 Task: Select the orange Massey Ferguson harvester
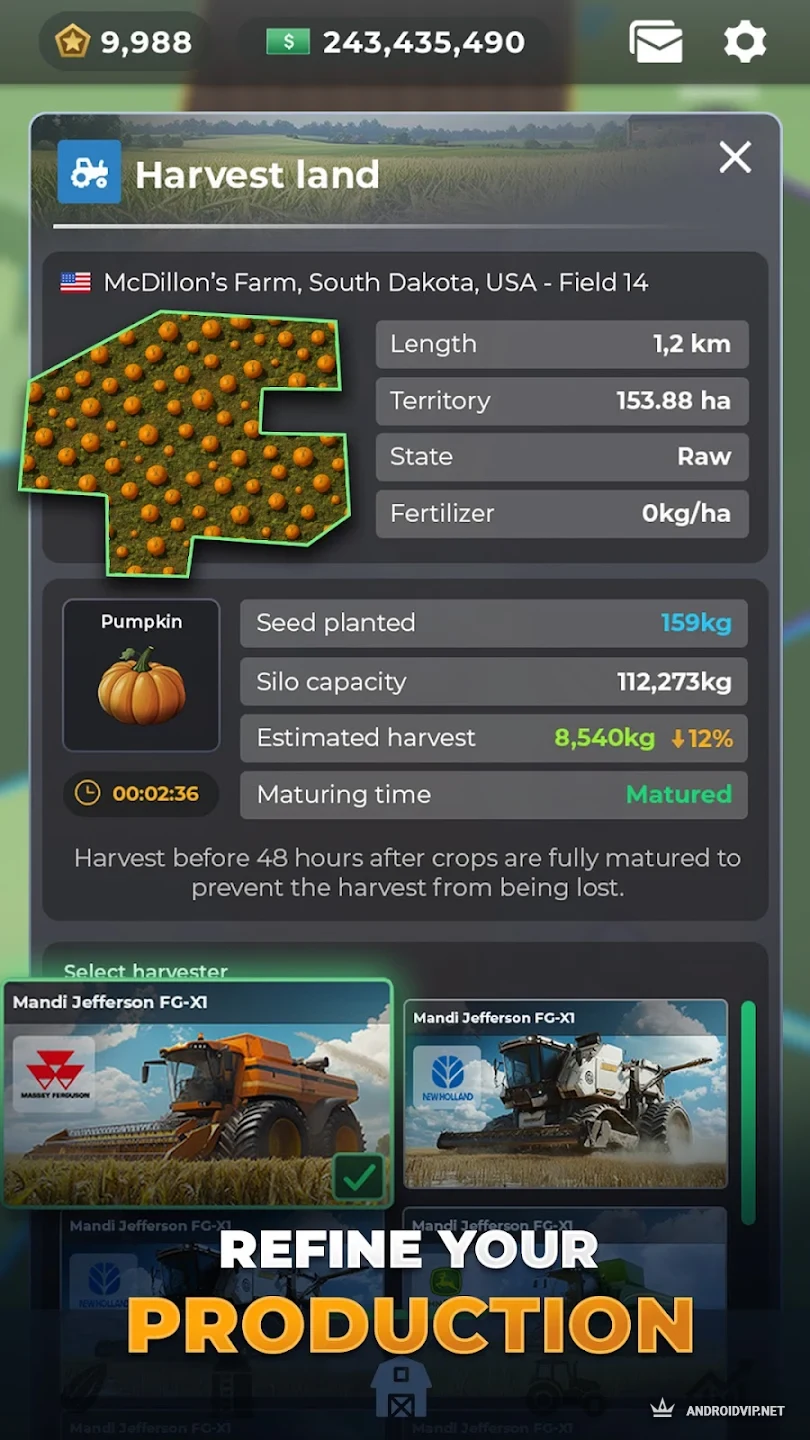(x=197, y=1093)
